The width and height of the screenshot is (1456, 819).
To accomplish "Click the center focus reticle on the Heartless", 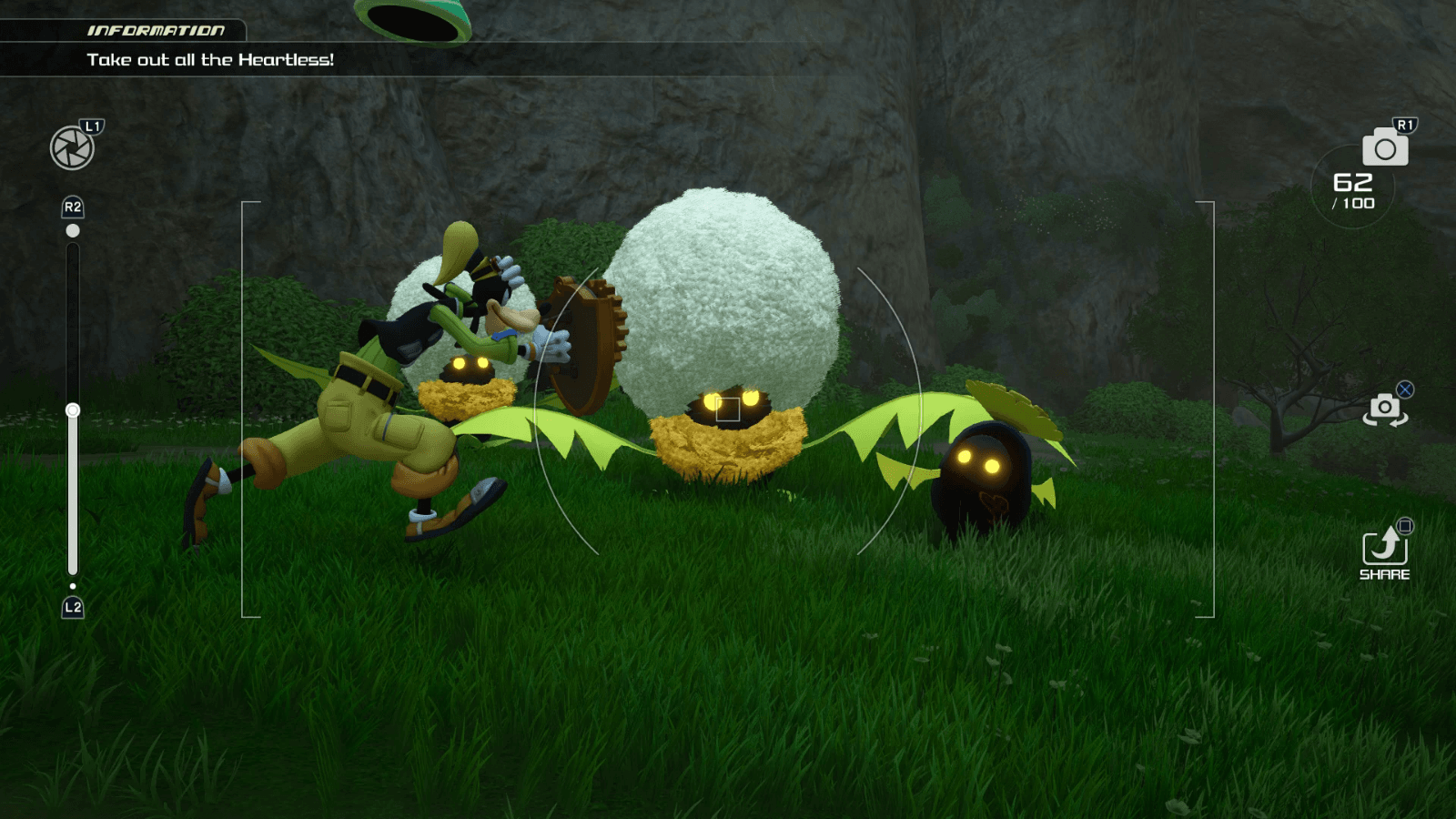I will [729, 410].
